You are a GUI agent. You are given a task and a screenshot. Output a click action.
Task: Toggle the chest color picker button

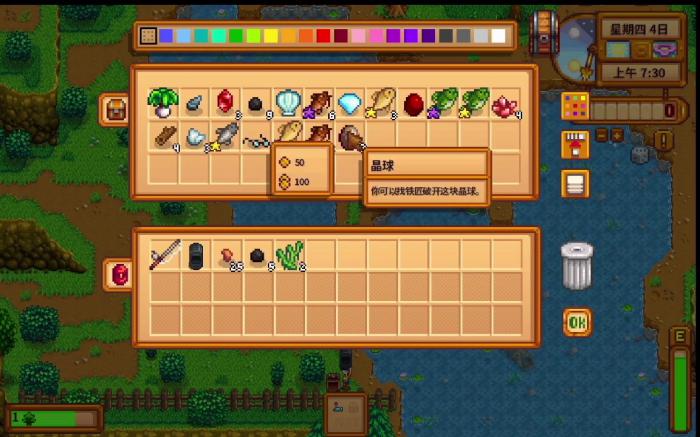pyautogui.click(x=576, y=104)
